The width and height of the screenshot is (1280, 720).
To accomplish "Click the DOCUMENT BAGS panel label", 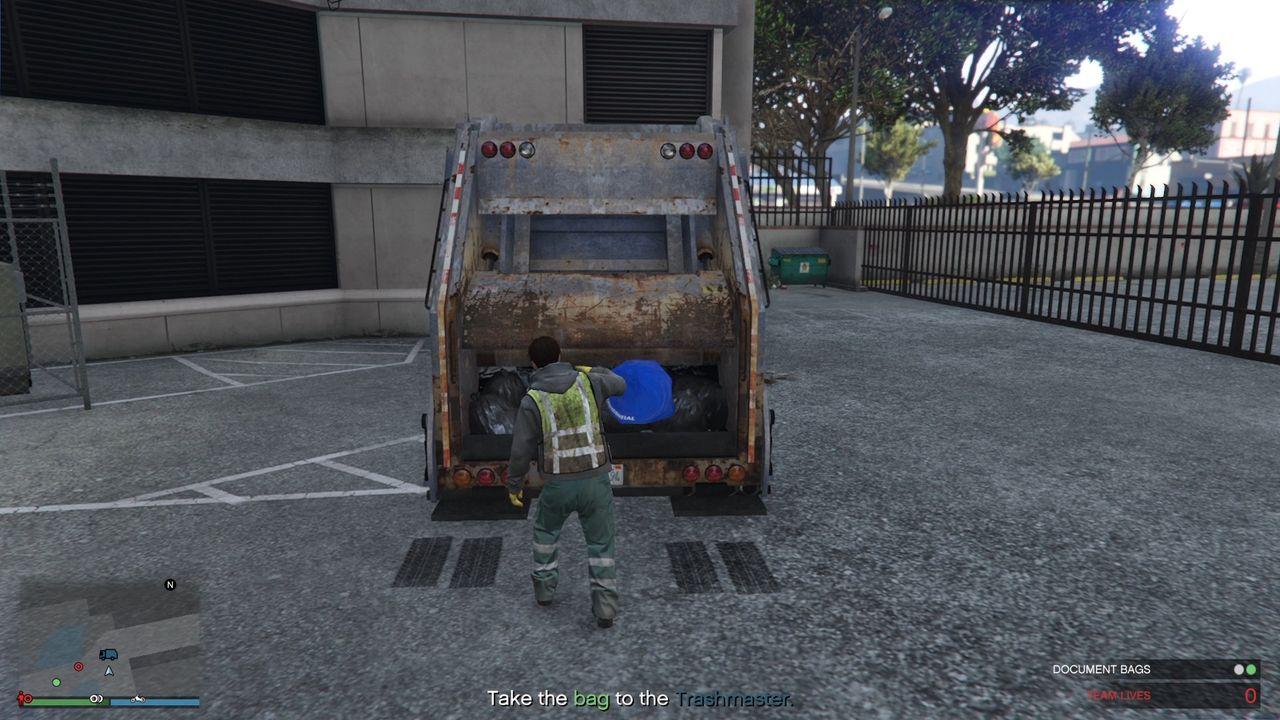I will tap(1102, 668).
